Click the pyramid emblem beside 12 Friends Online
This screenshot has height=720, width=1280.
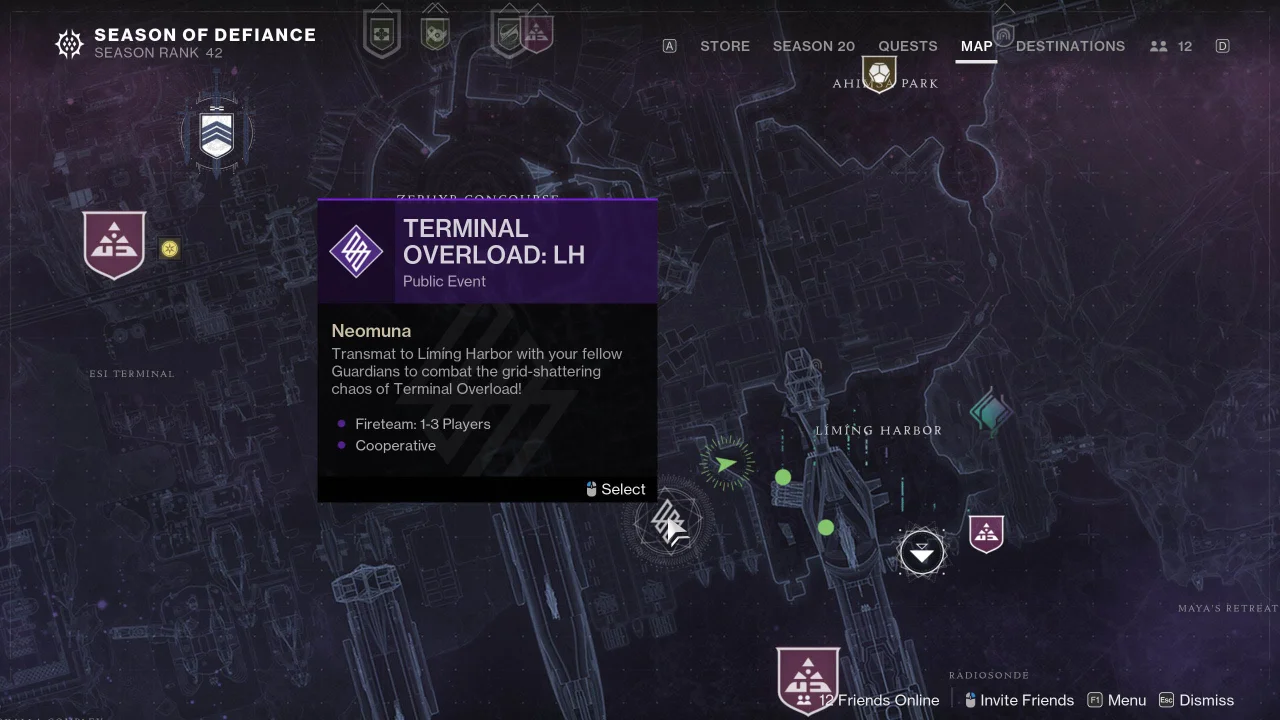point(808,680)
